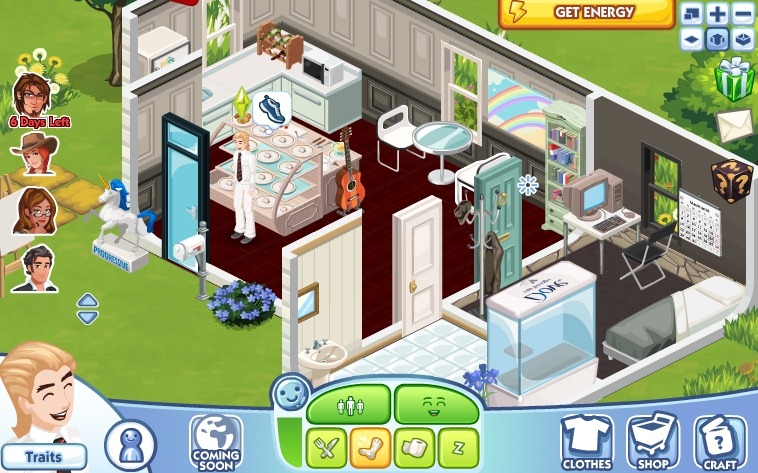Select the cowgirl hat friend portrait
The image size is (758, 473).
pos(34,153)
